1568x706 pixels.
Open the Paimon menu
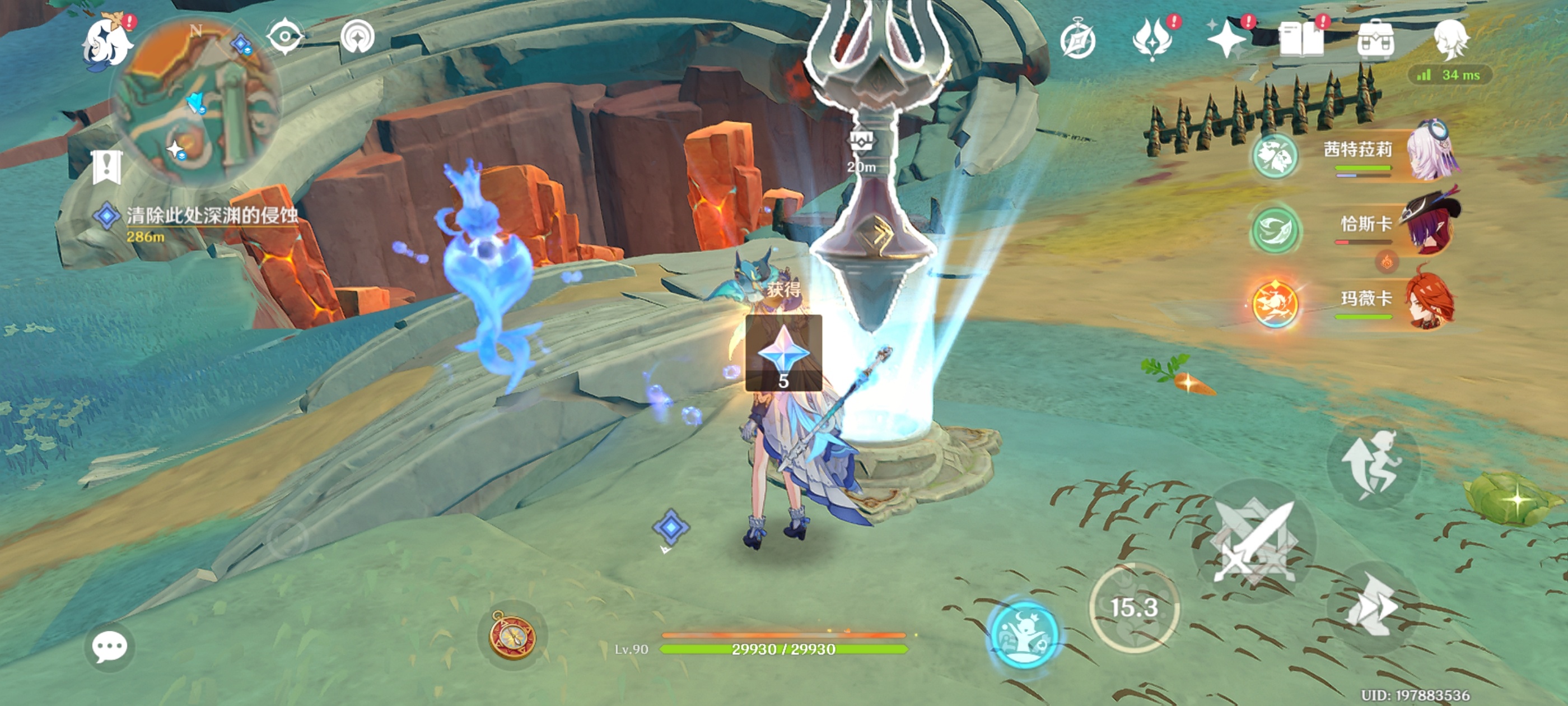[108, 43]
